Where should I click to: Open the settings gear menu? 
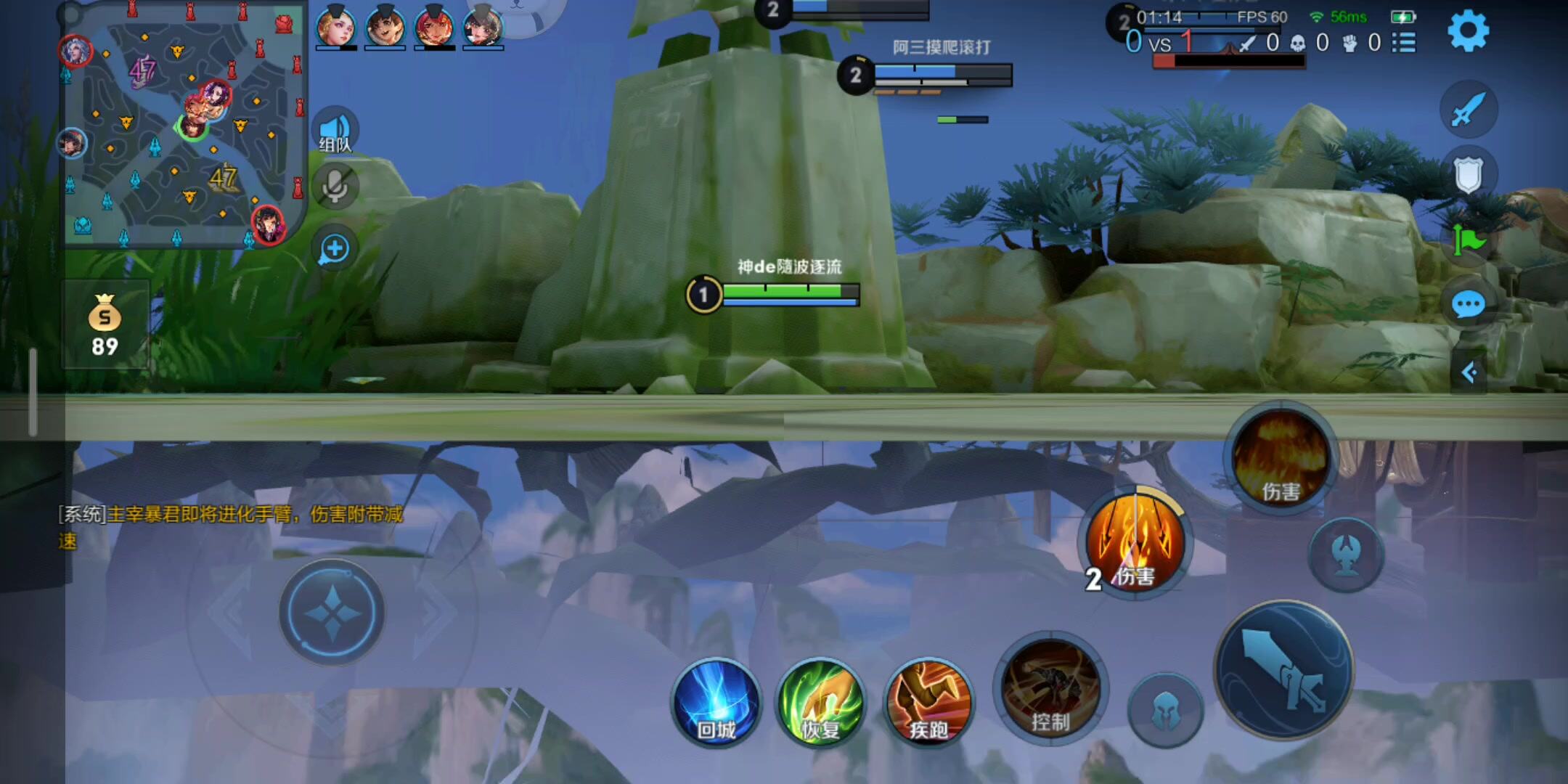[1468, 31]
